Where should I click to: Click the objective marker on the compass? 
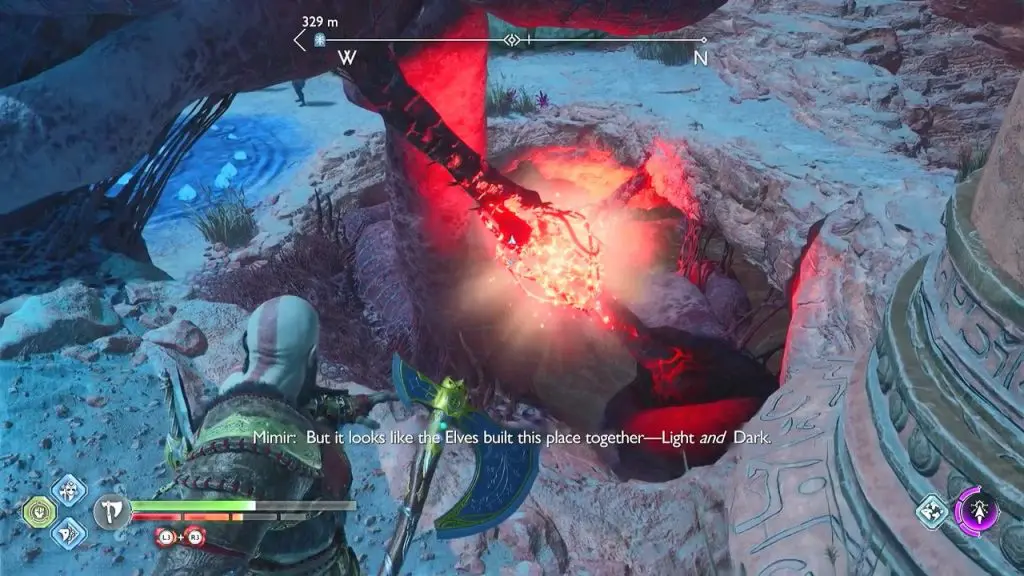pos(321,40)
